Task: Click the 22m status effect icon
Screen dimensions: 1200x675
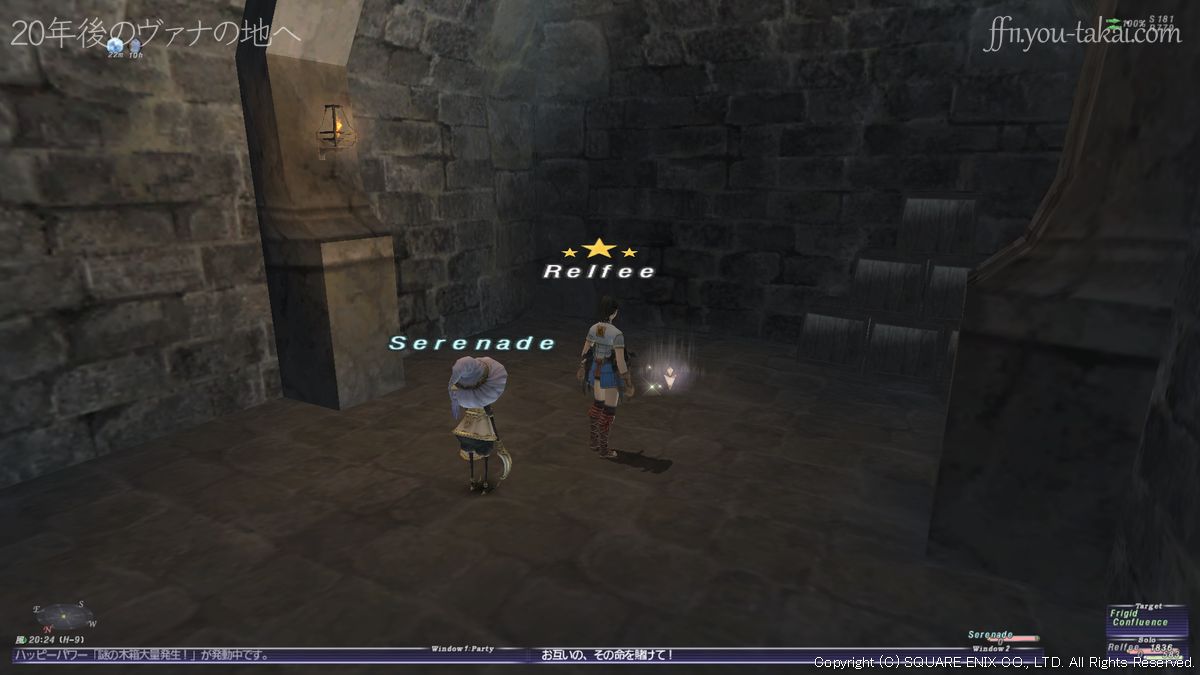Action: pos(116,45)
